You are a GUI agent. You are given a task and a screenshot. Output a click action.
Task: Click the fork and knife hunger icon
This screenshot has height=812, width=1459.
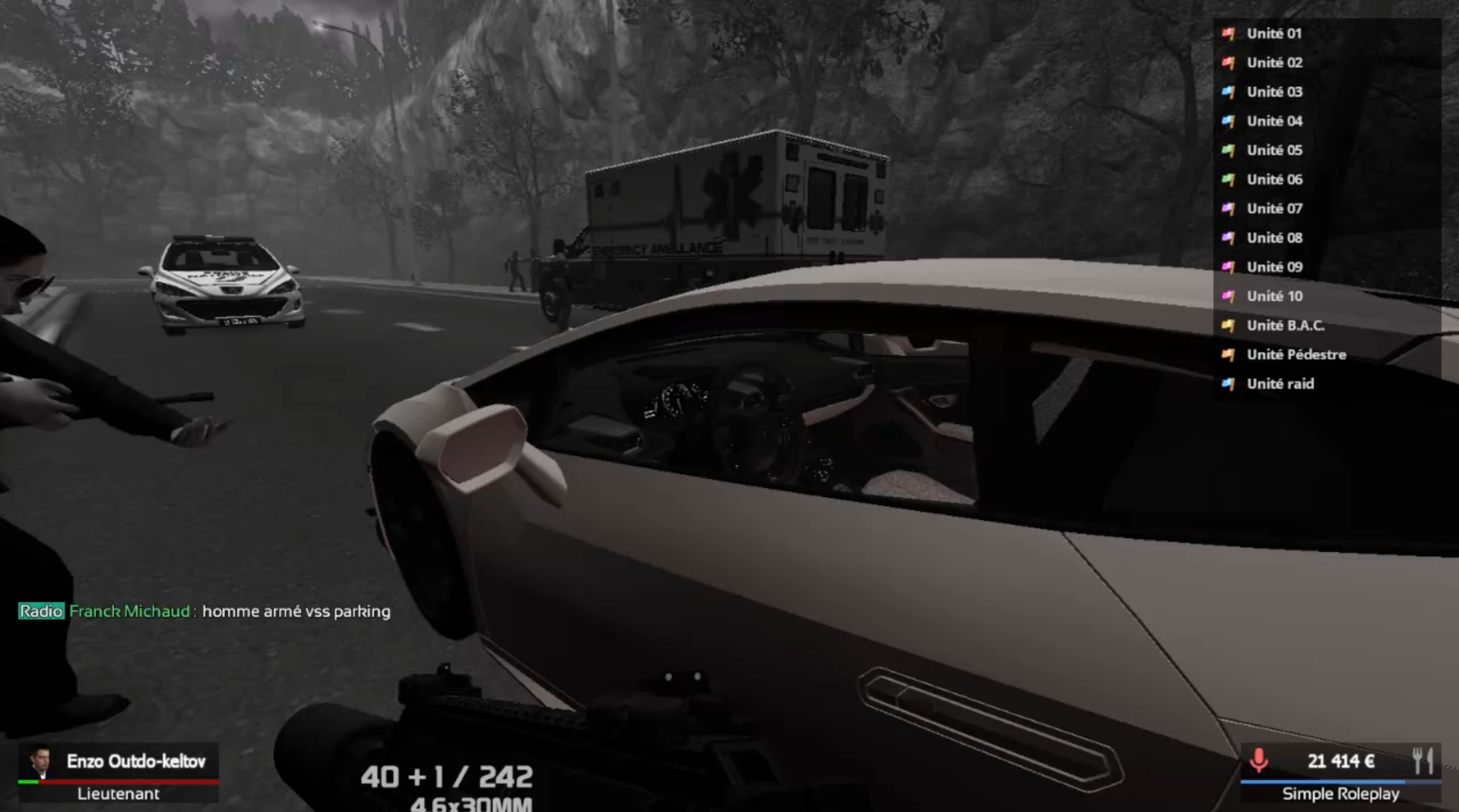click(x=1423, y=760)
